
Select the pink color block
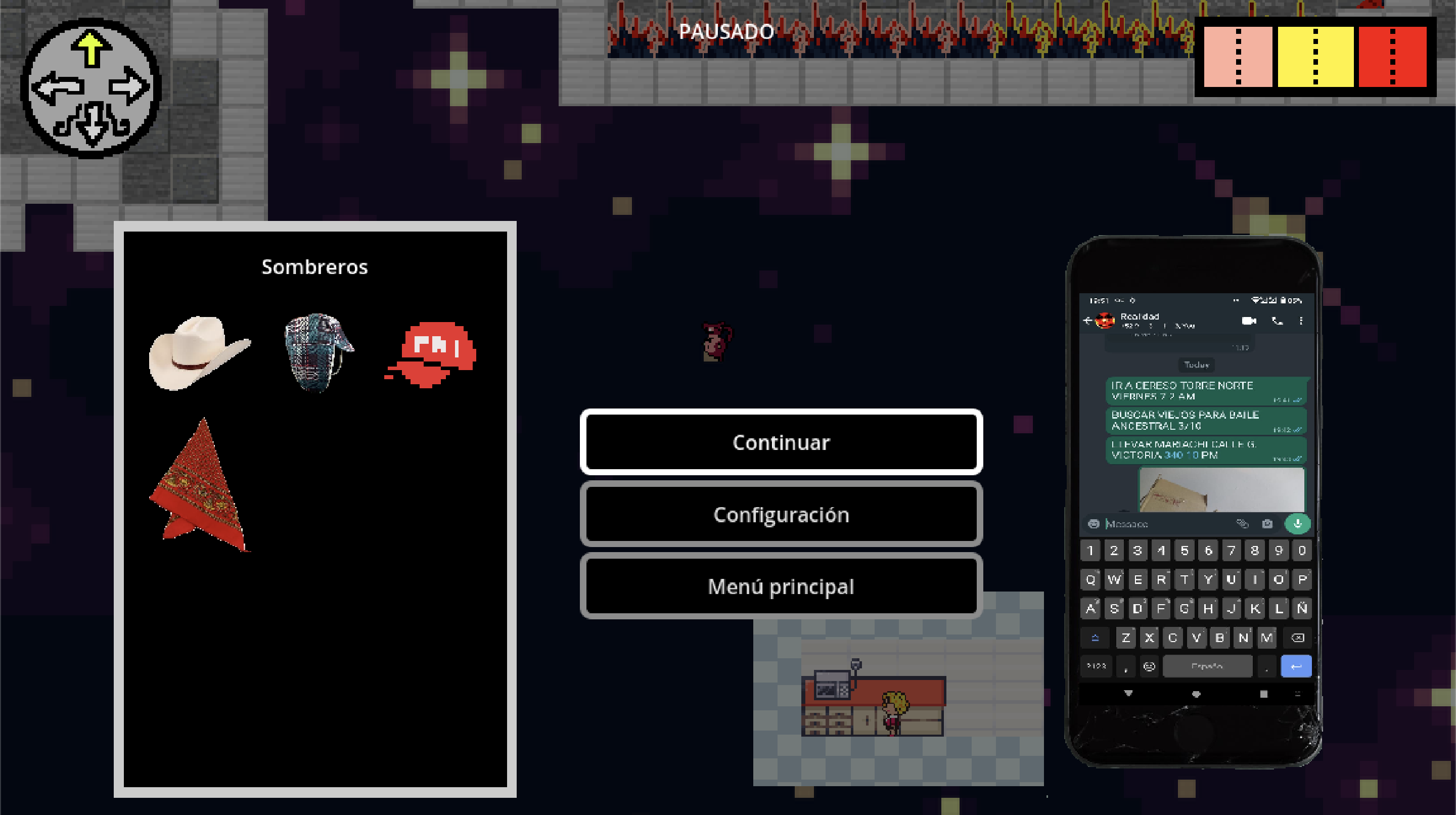[x=1238, y=57]
